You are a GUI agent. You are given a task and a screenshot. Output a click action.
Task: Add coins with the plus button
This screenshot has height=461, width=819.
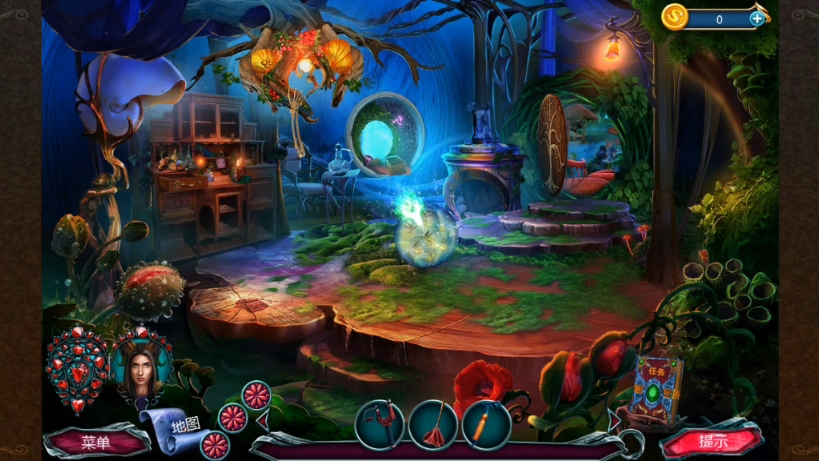(x=757, y=18)
